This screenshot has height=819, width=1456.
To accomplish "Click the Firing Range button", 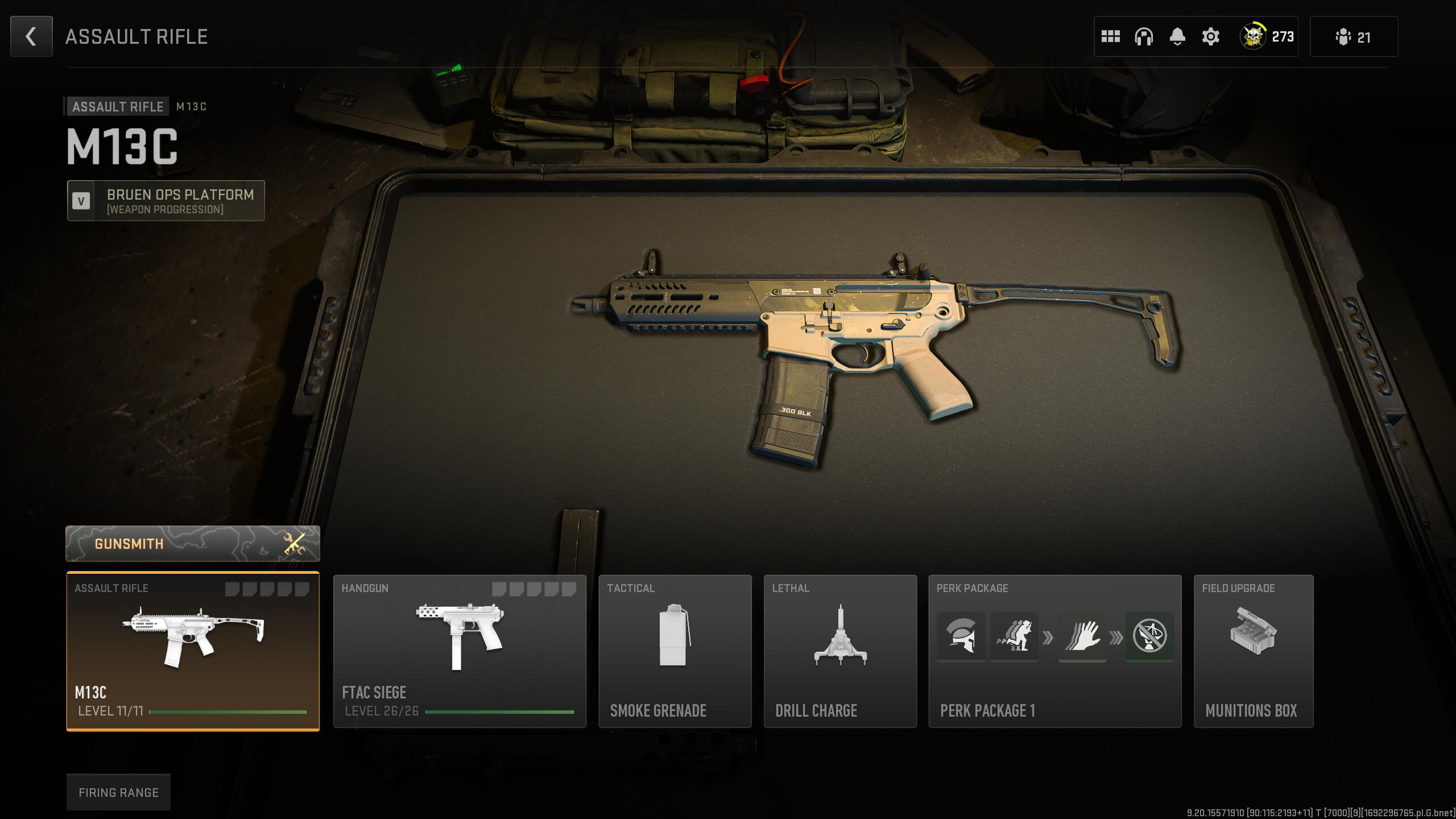I will 119,792.
